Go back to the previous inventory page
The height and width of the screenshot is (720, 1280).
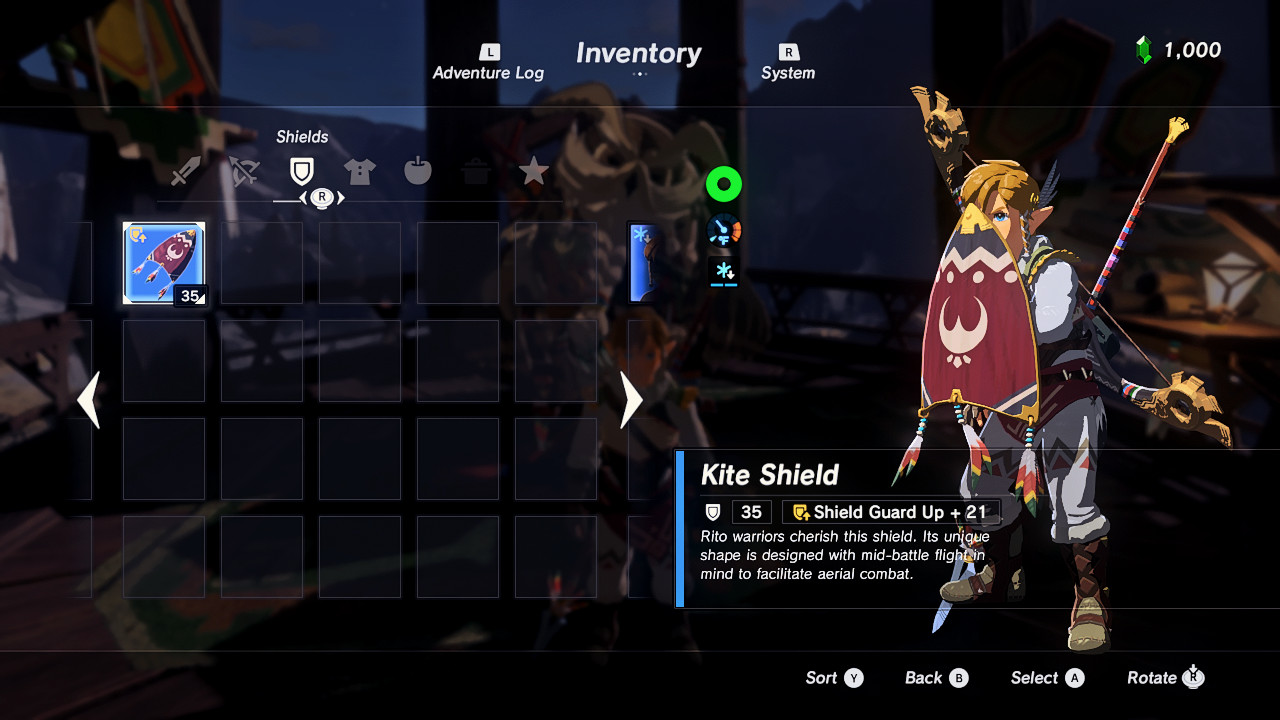(89, 400)
